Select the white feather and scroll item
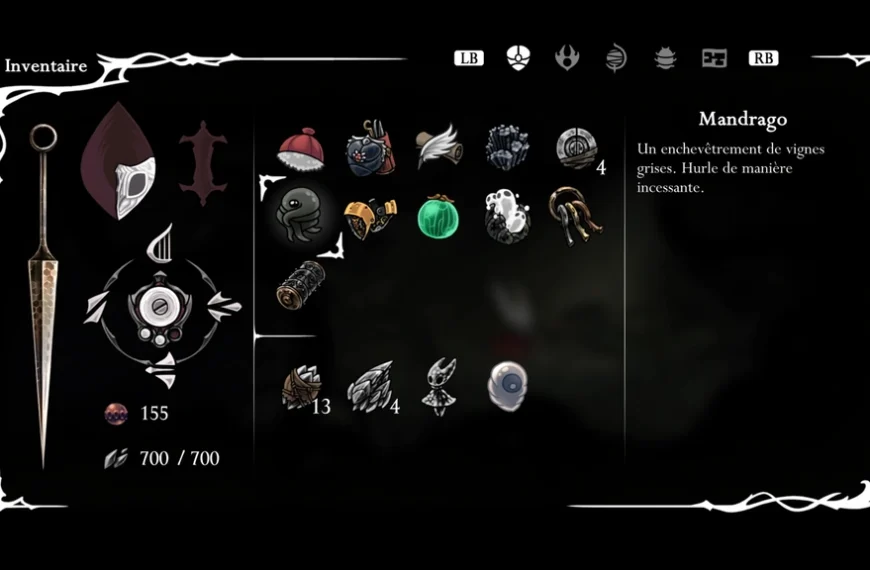 (x=437, y=147)
